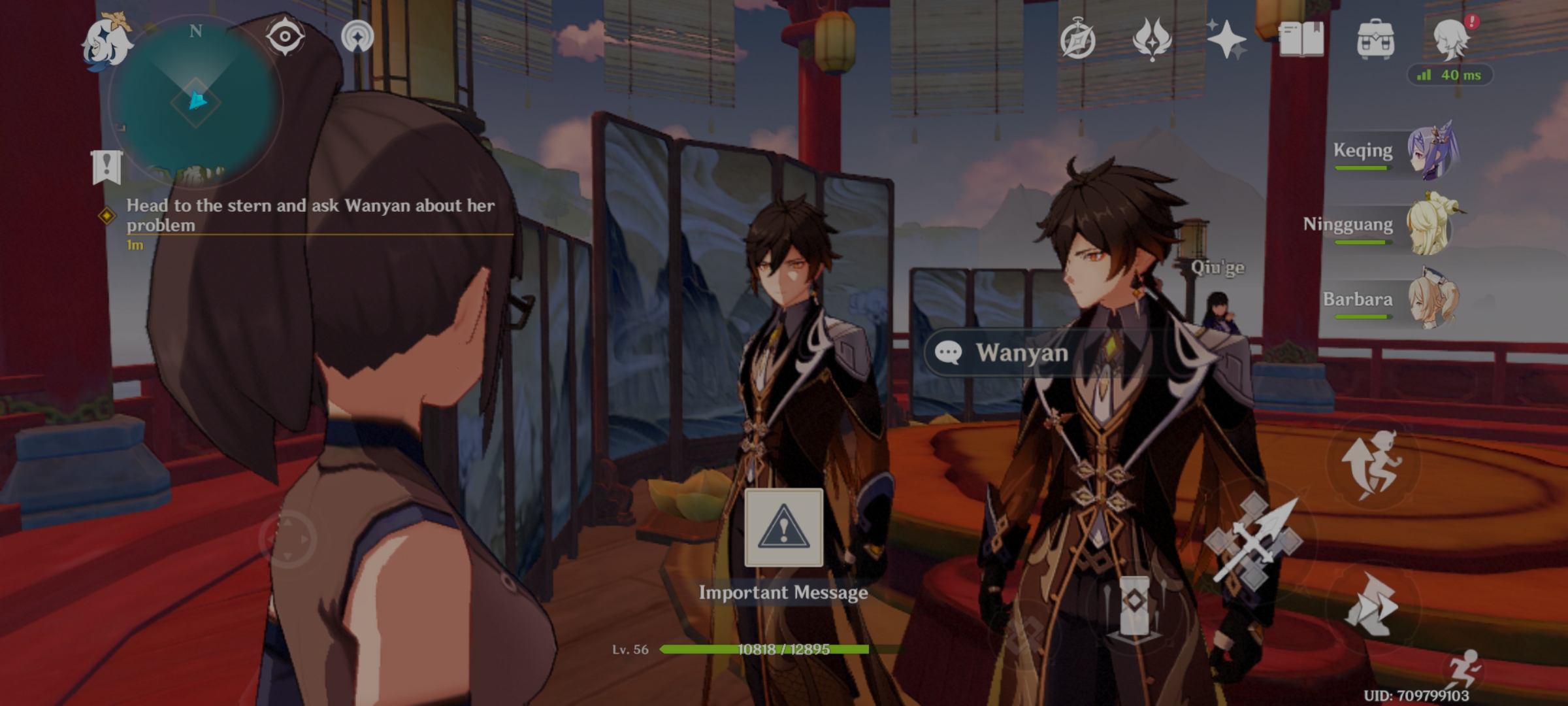Image resolution: width=1568 pixels, height=706 pixels.
Task: Open the character menu head icon
Action: coord(1451,39)
